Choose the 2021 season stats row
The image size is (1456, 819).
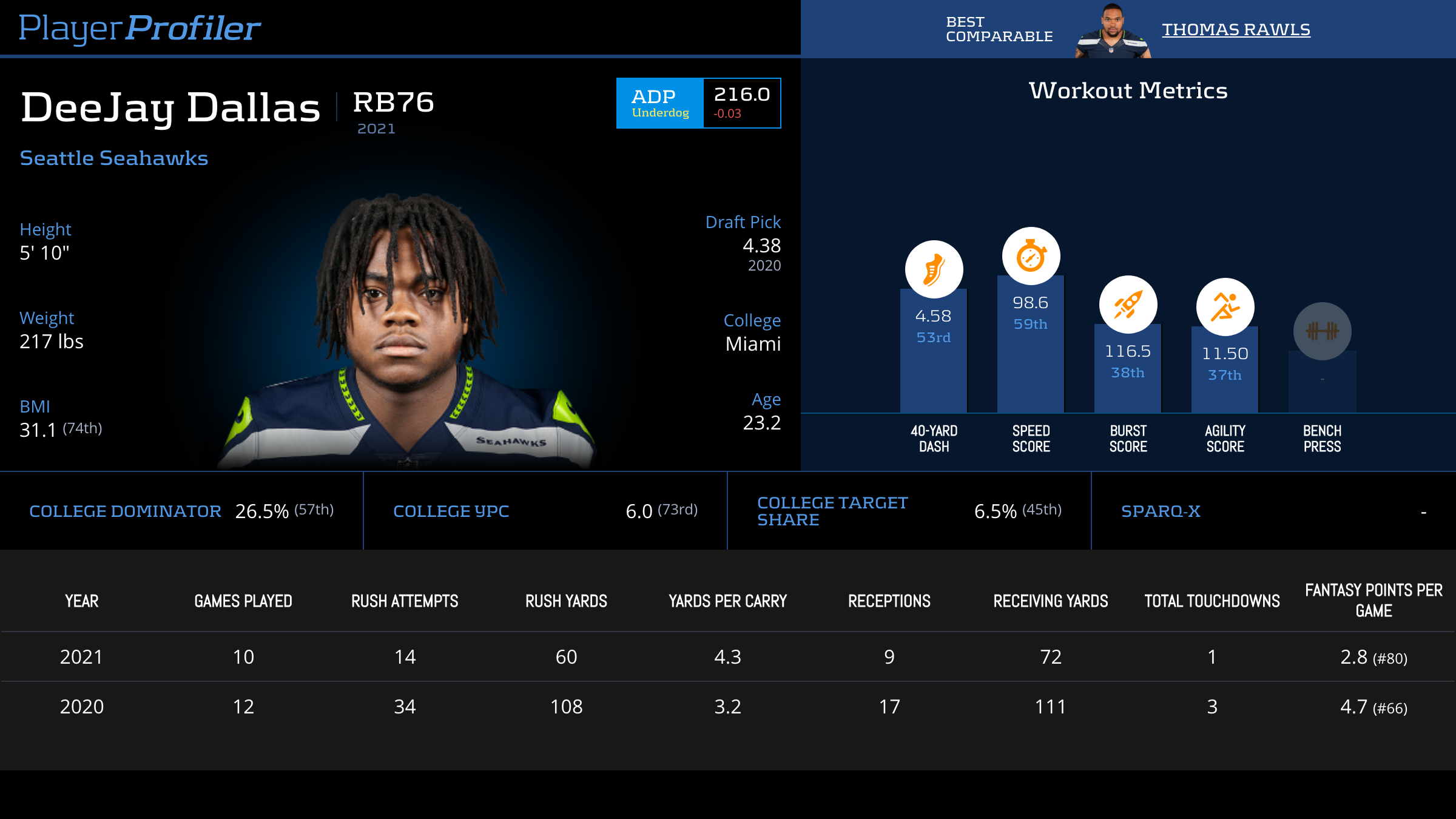(728, 657)
